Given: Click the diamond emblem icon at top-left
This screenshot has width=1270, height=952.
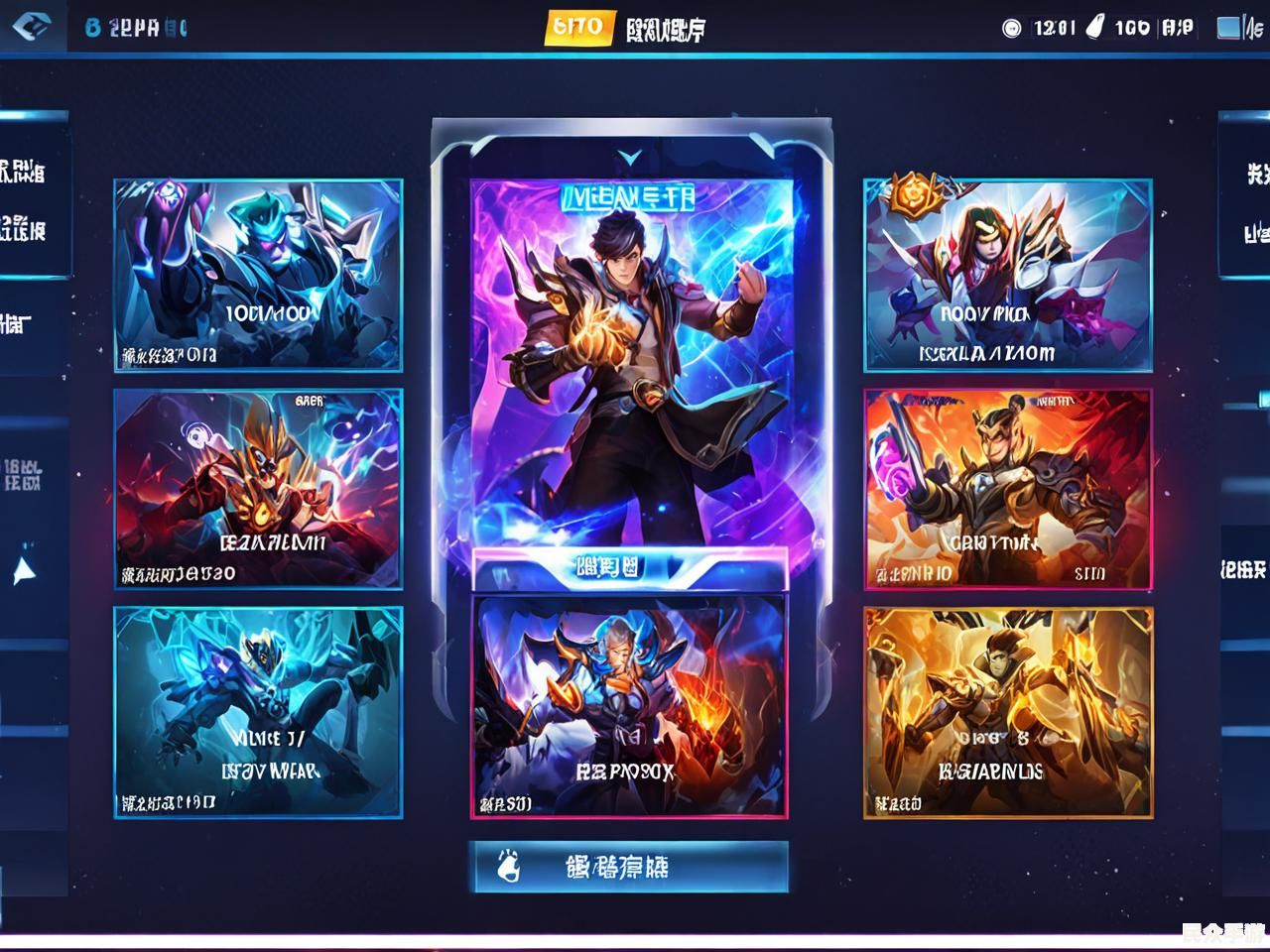Looking at the screenshot, I should [30, 26].
